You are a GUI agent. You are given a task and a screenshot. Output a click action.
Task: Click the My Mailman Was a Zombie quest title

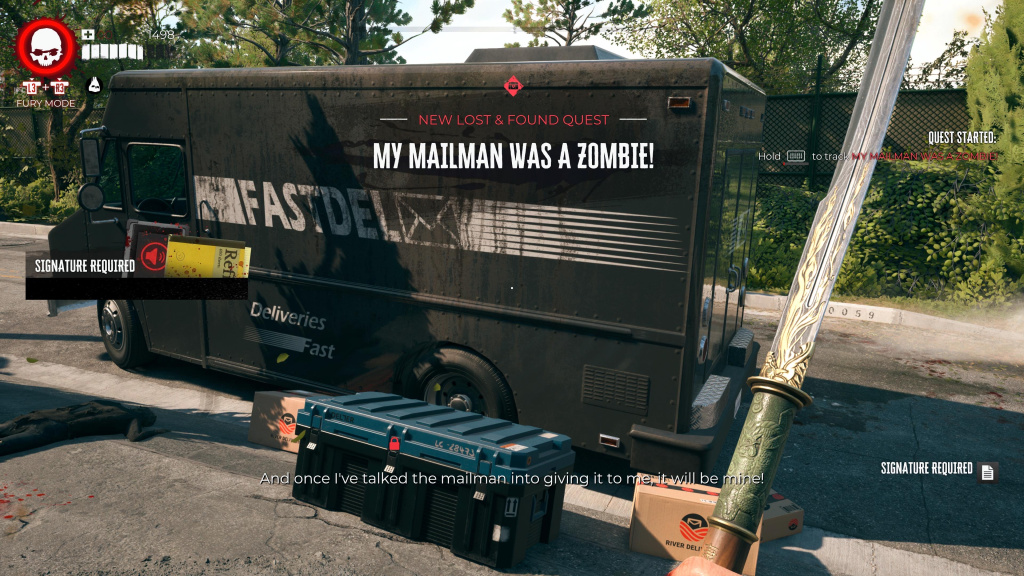[x=513, y=156]
